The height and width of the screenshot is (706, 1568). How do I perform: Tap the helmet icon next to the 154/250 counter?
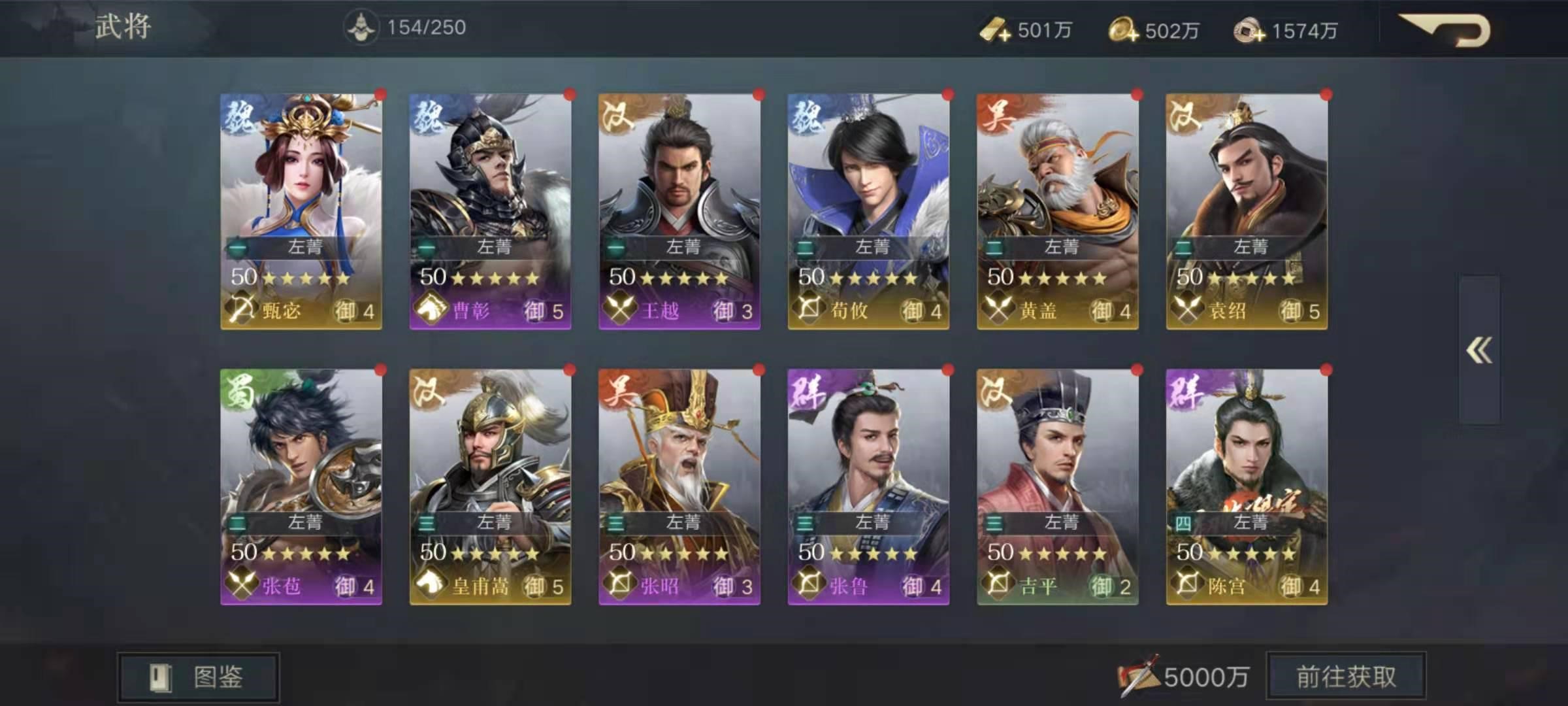(x=361, y=27)
